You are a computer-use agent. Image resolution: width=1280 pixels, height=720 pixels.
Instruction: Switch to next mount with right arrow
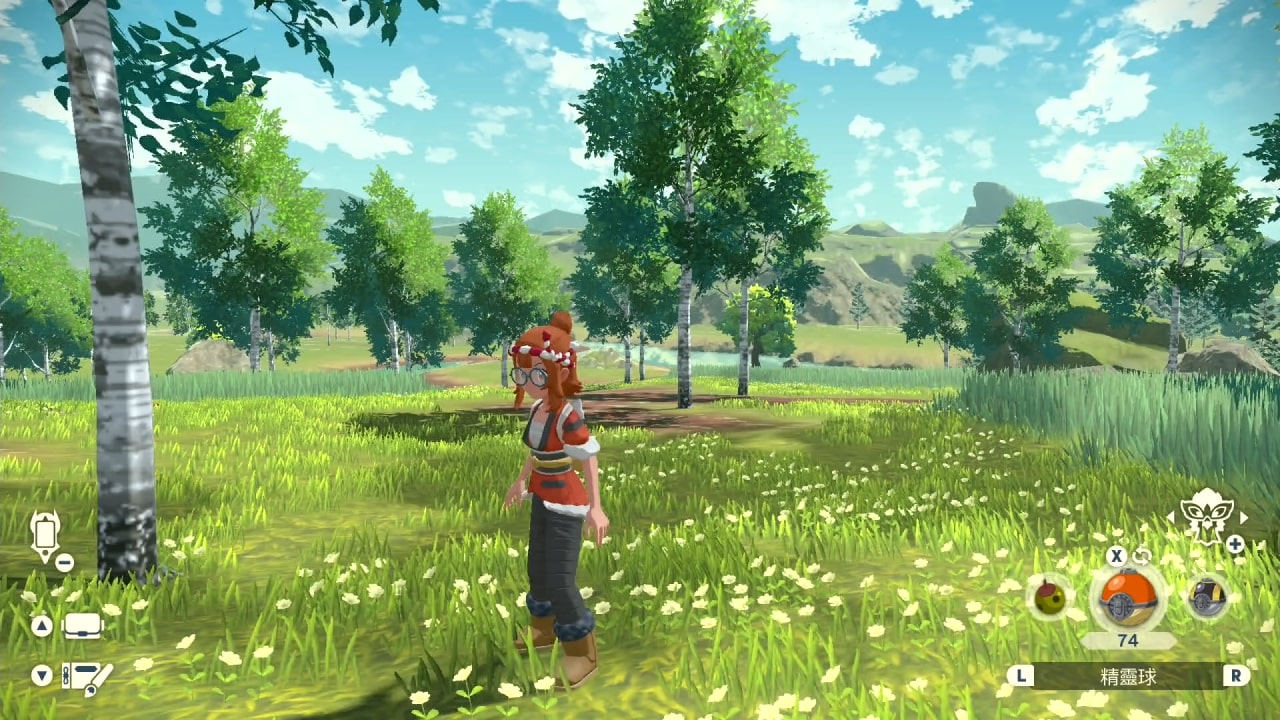coord(1244,517)
